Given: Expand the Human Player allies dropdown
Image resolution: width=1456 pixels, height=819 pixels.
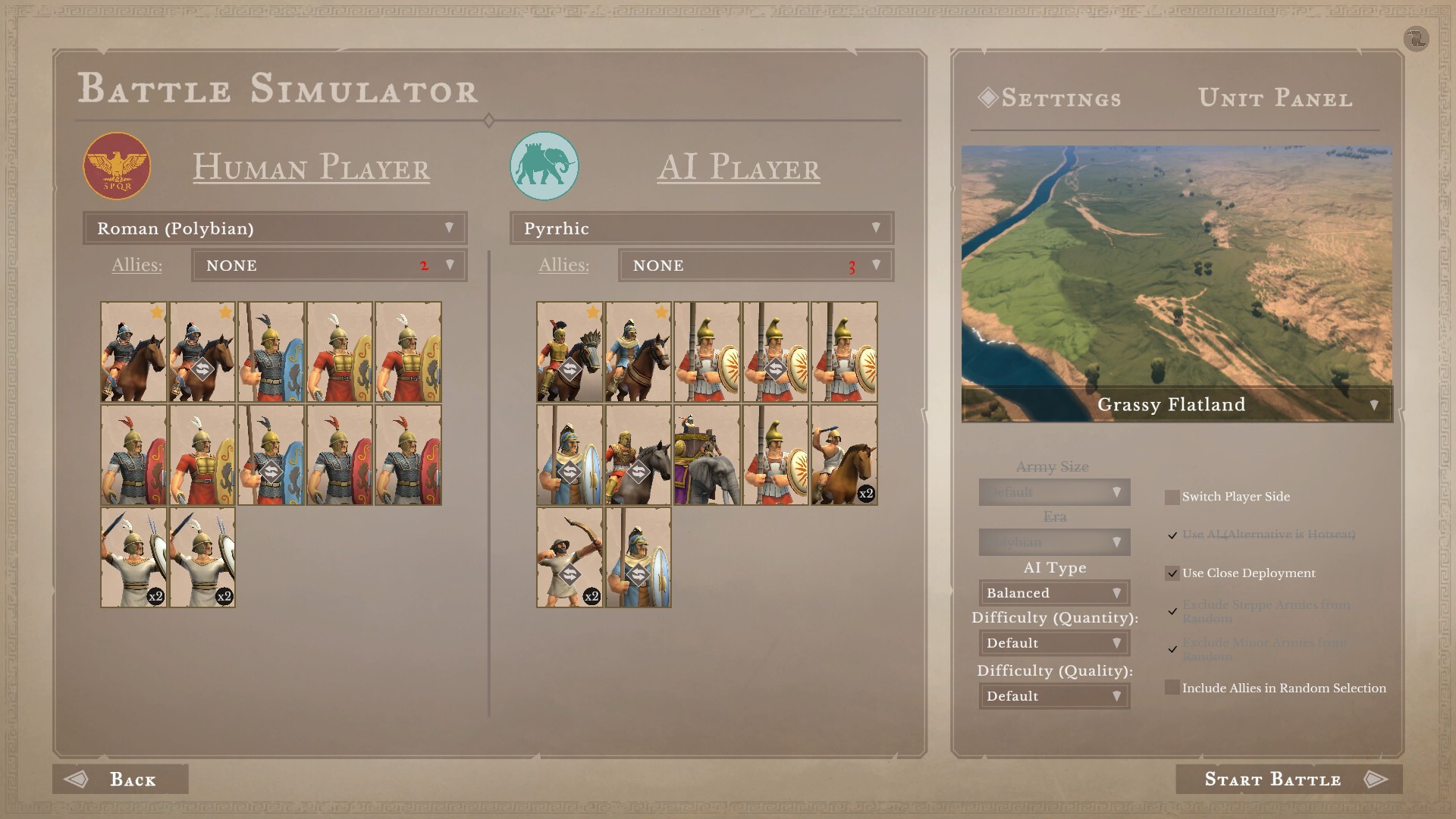Looking at the screenshot, I should [328, 265].
